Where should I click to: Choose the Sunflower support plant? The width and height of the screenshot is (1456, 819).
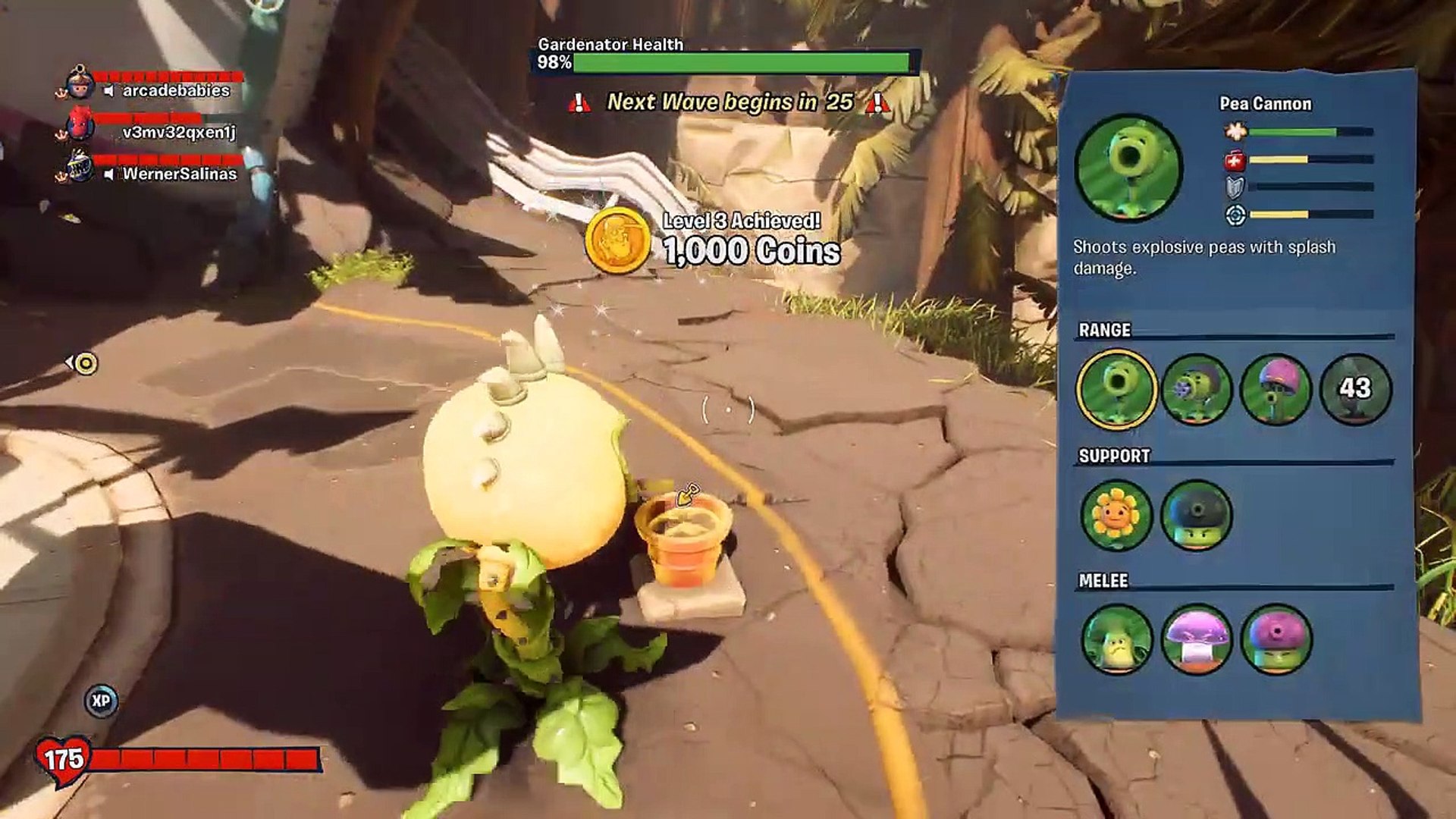1116,516
